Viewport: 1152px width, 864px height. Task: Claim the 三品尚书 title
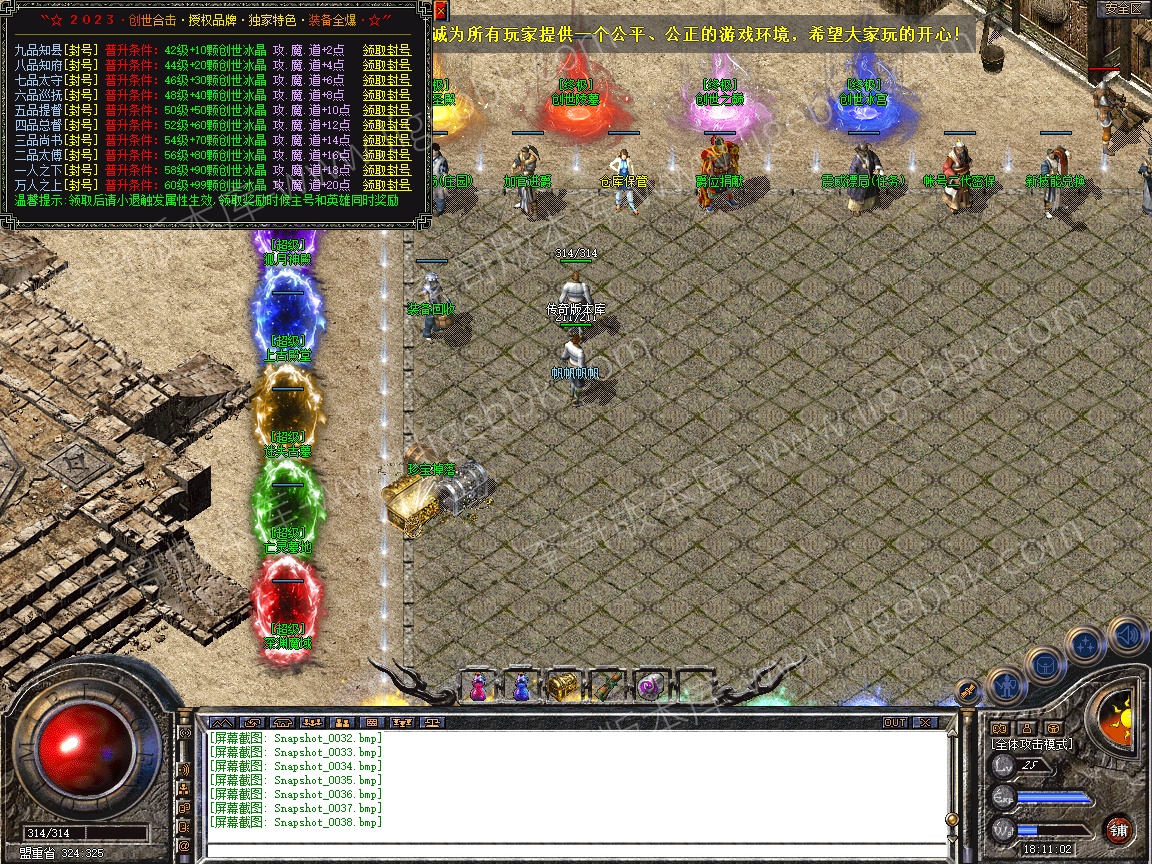pos(386,140)
